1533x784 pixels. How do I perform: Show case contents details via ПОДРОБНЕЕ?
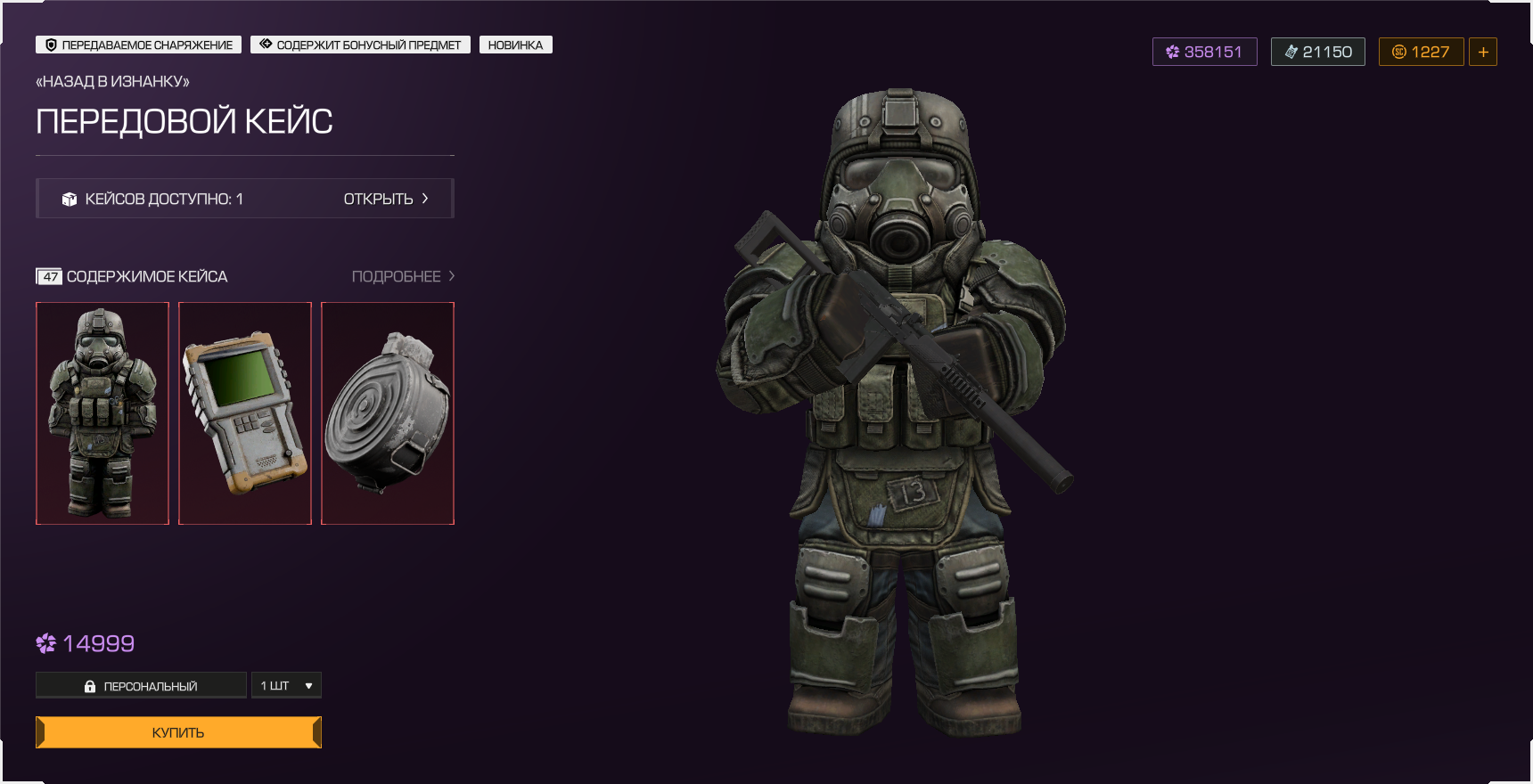pyautogui.click(x=403, y=276)
